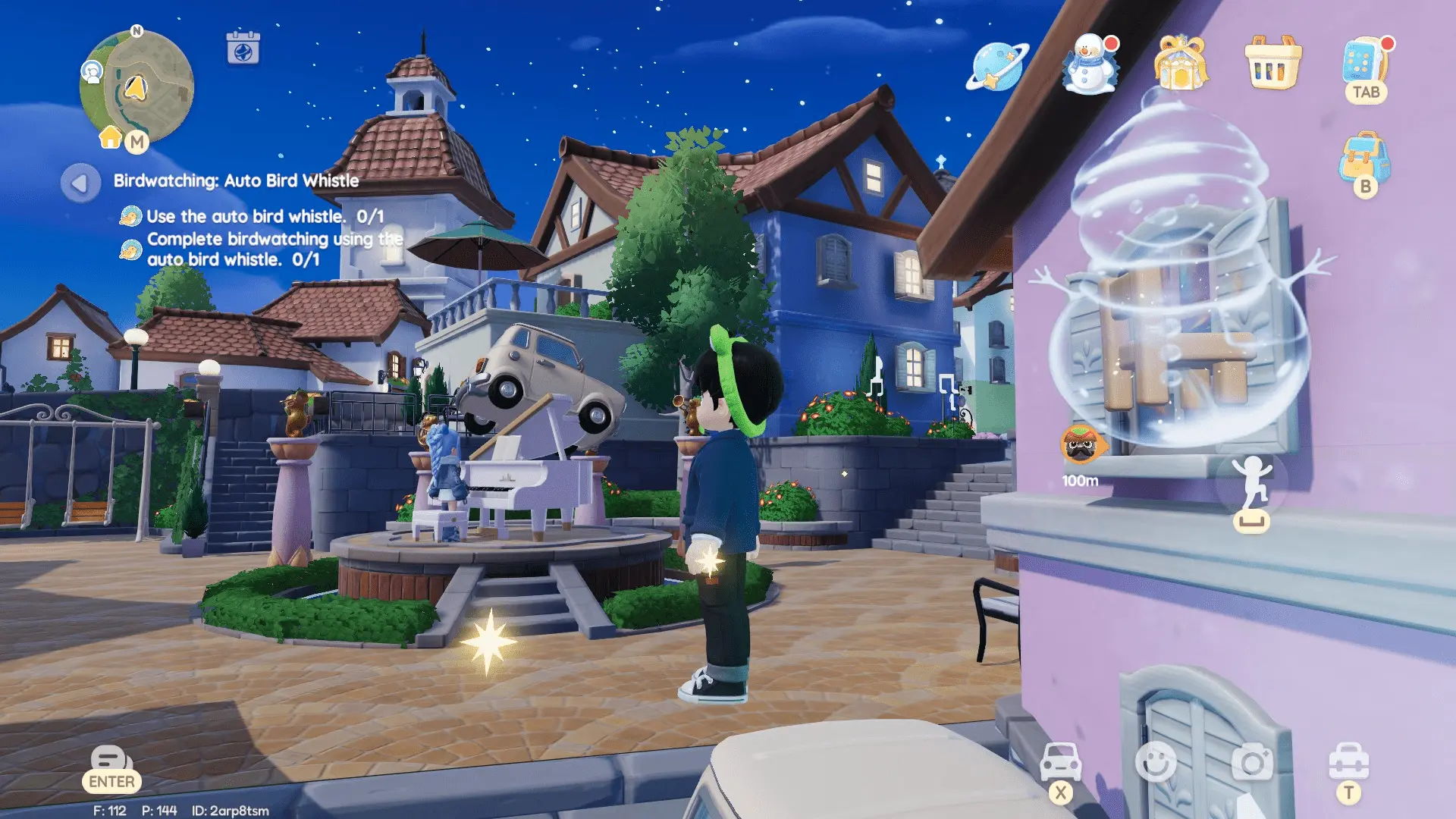Select the quest Birdwatching: Auto Bird Whistle
Screen dimensions: 1456x819
point(235,182)
